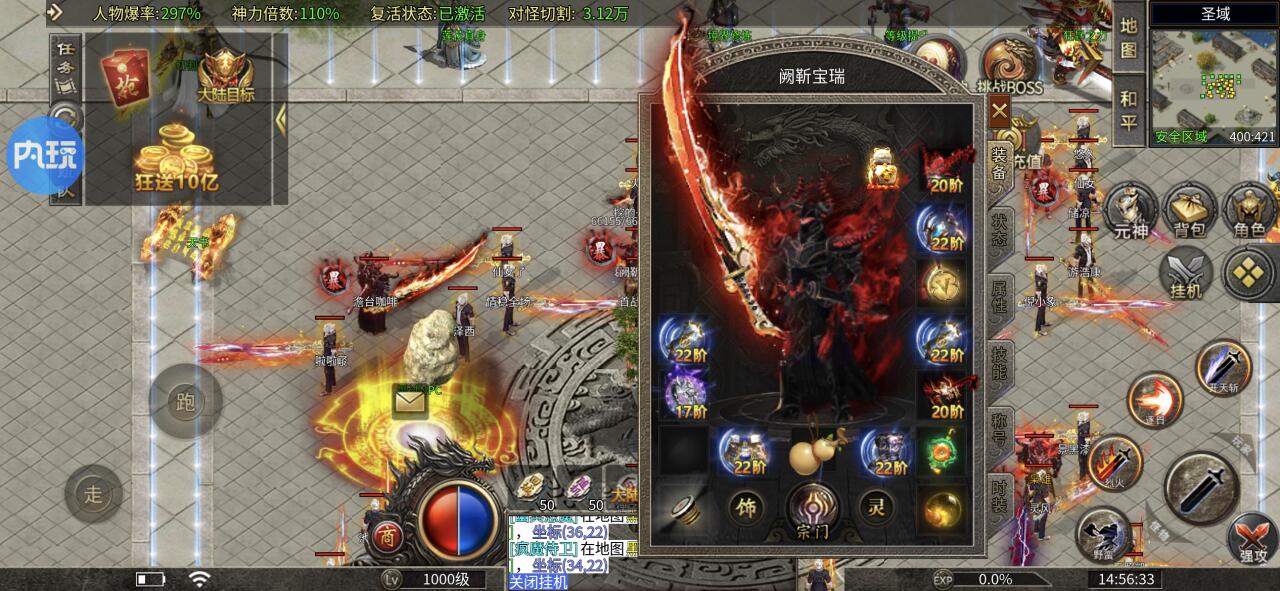Open the 背包 backpack
The image size is (1280, 591).
click(x=1188, y=210)
